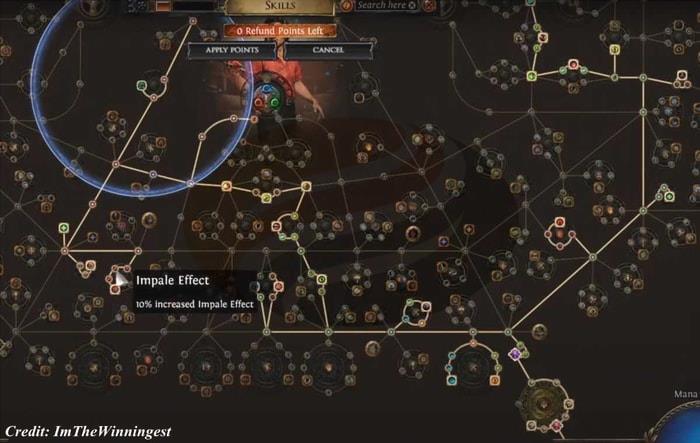Click the orange round button beside search

(347, 5)
